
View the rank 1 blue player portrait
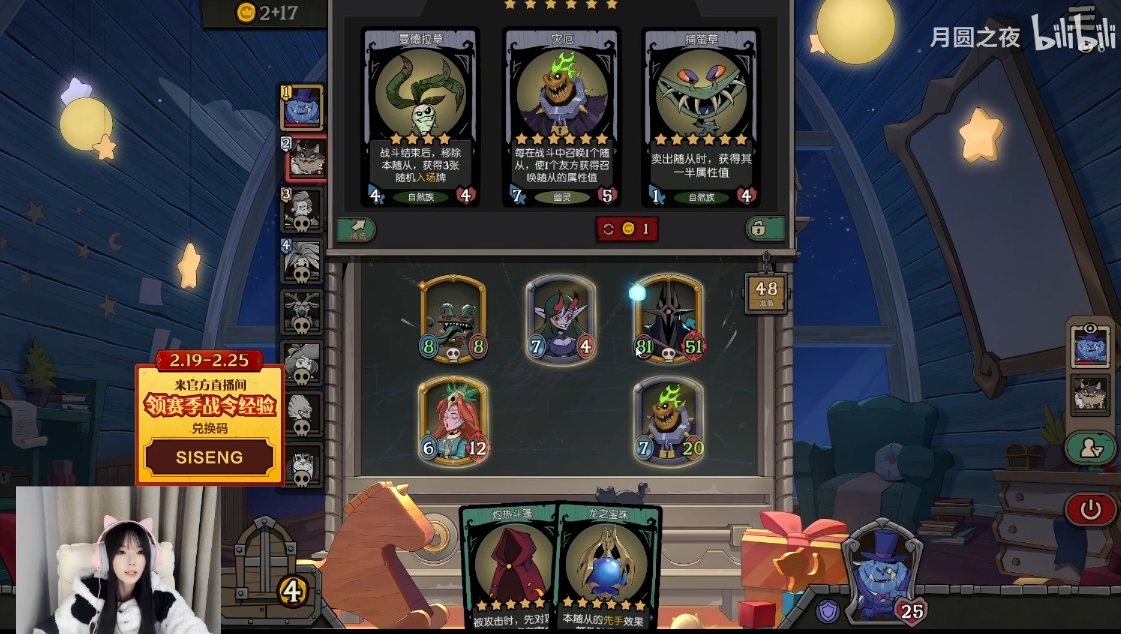(x=302, y=107)
